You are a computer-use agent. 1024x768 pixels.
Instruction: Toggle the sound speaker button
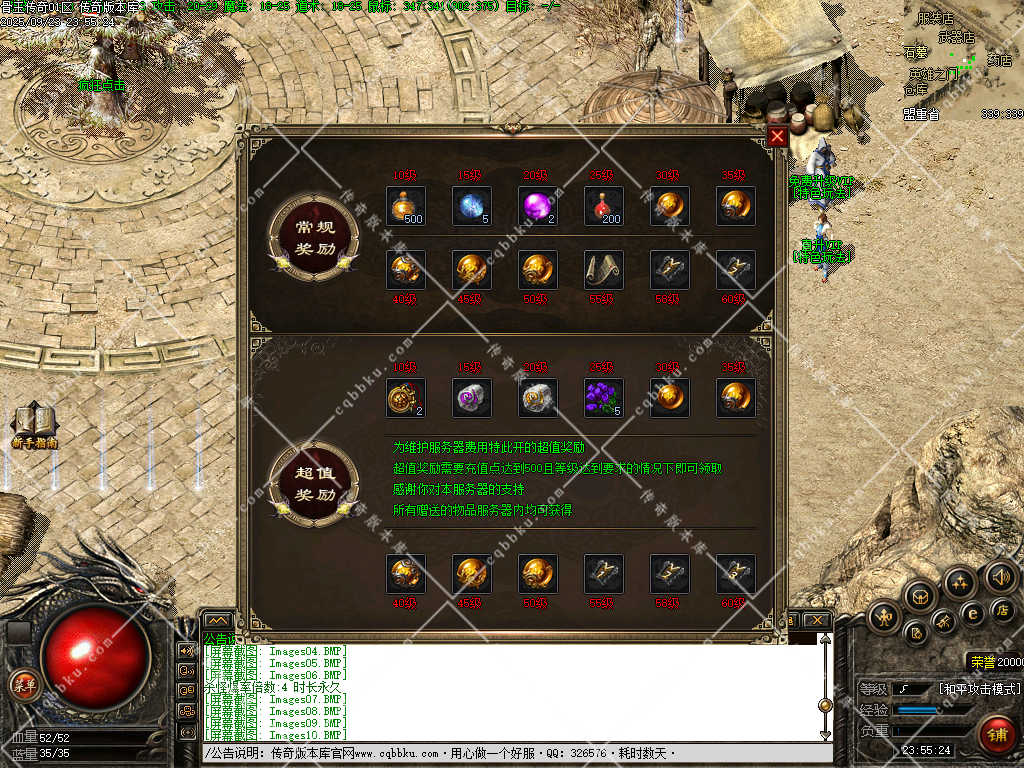point(1000,576)
